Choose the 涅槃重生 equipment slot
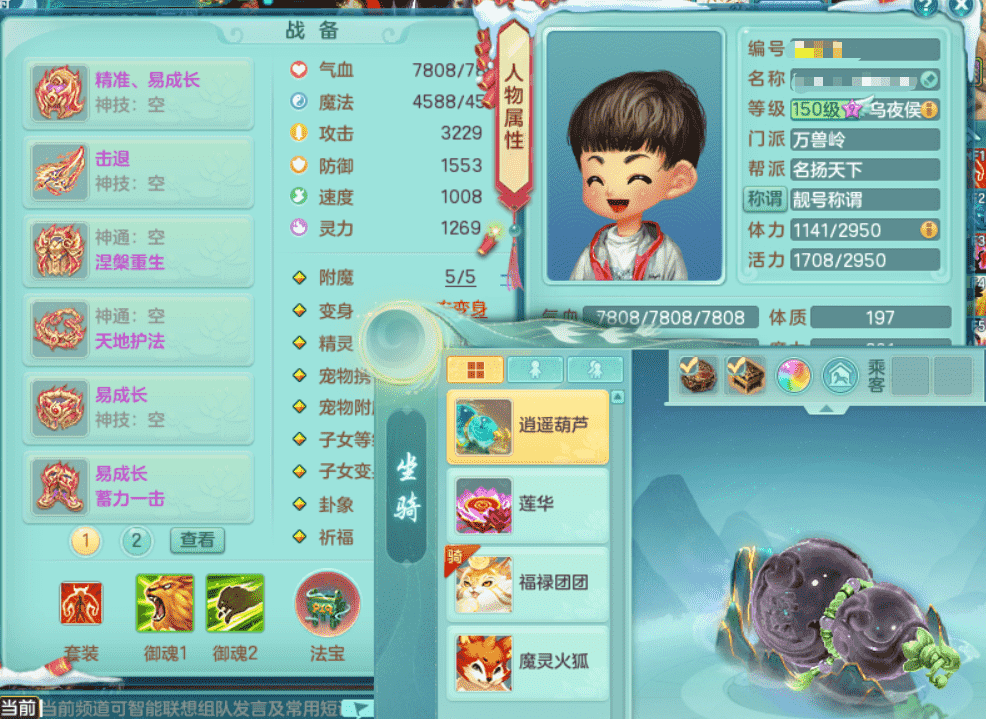 click(139, 250)
